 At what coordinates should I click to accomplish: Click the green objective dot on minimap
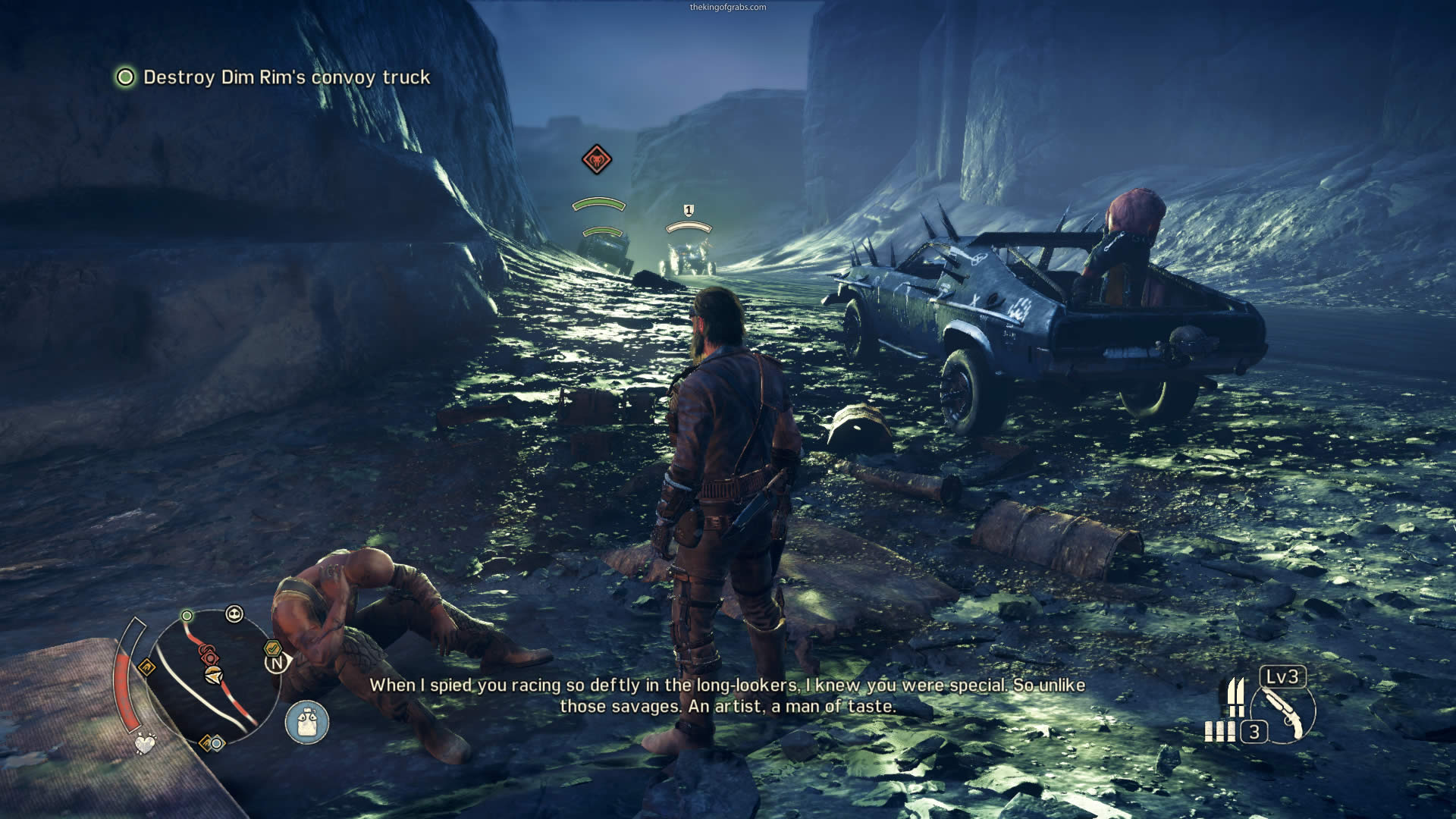tap(187, 615)
